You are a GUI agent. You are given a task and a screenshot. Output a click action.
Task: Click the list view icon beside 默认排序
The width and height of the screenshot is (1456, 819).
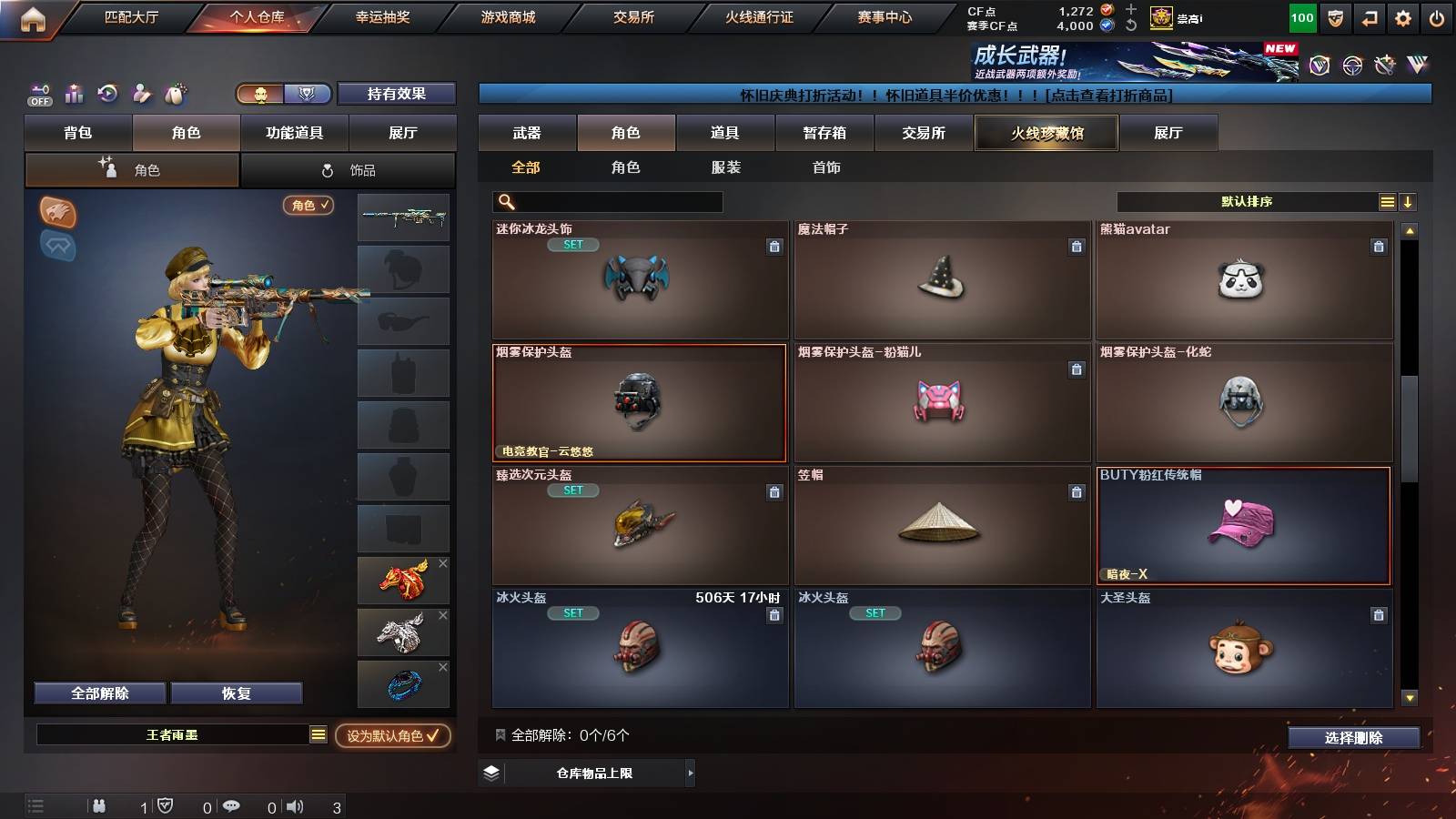coord(1386,201)
